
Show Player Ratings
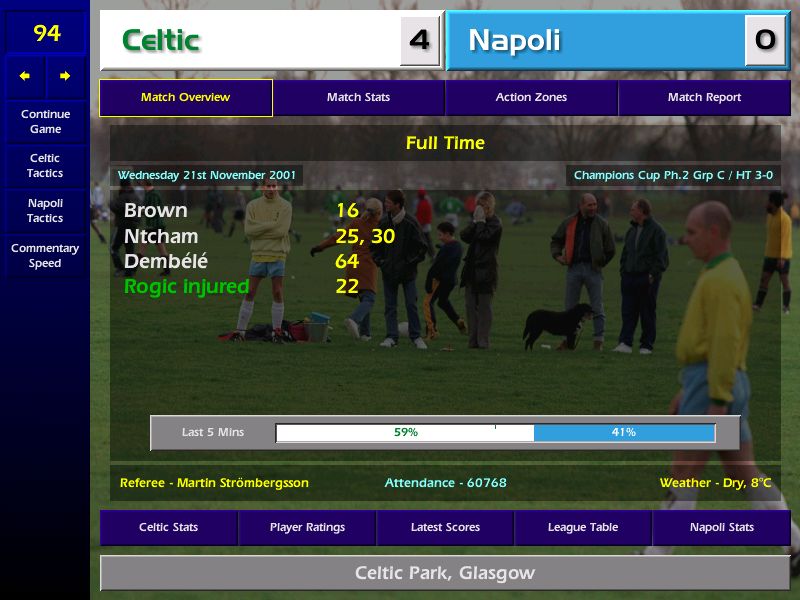click(307, 527)
